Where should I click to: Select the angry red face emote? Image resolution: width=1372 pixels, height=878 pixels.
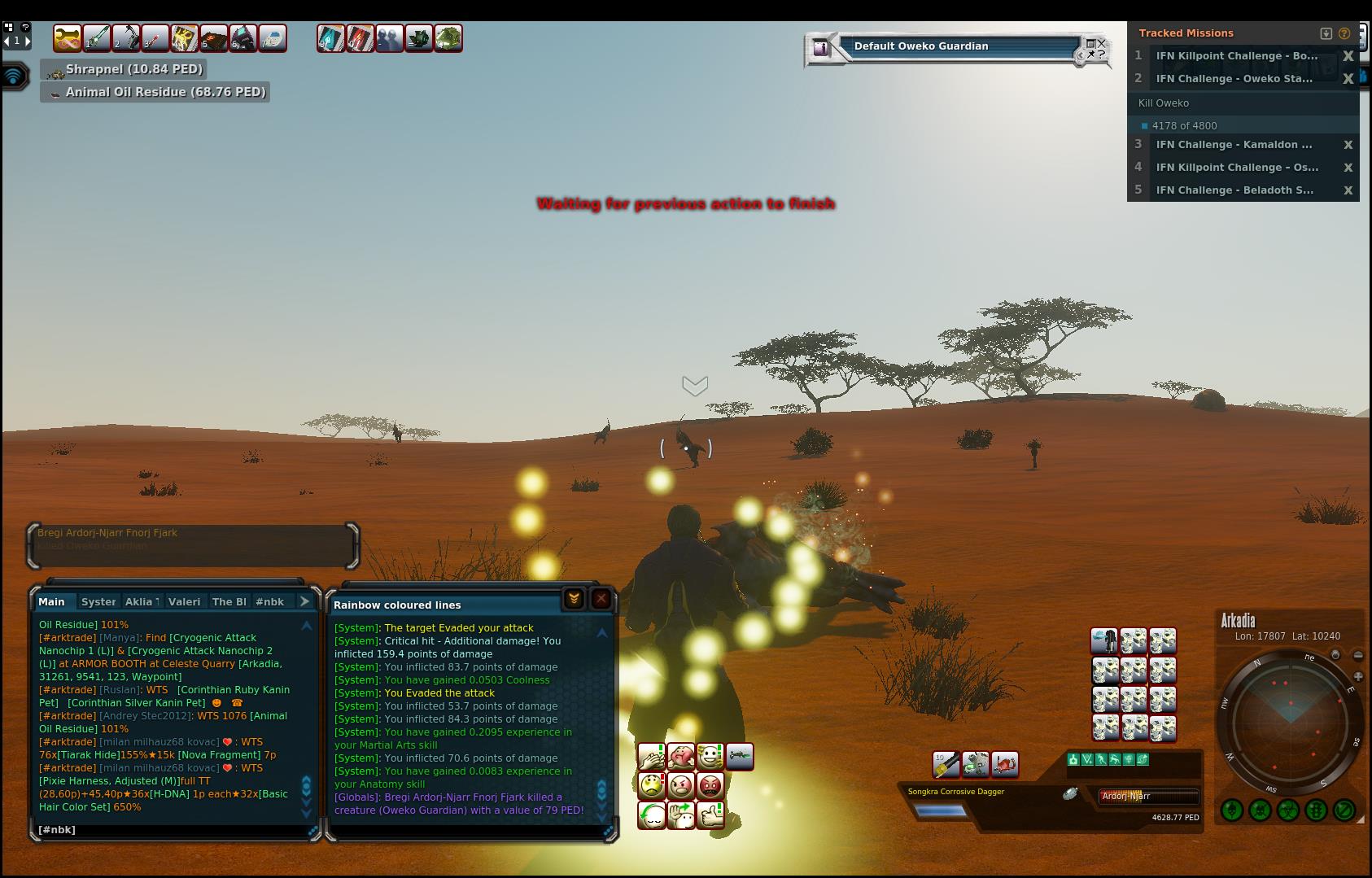click(710, 786)
